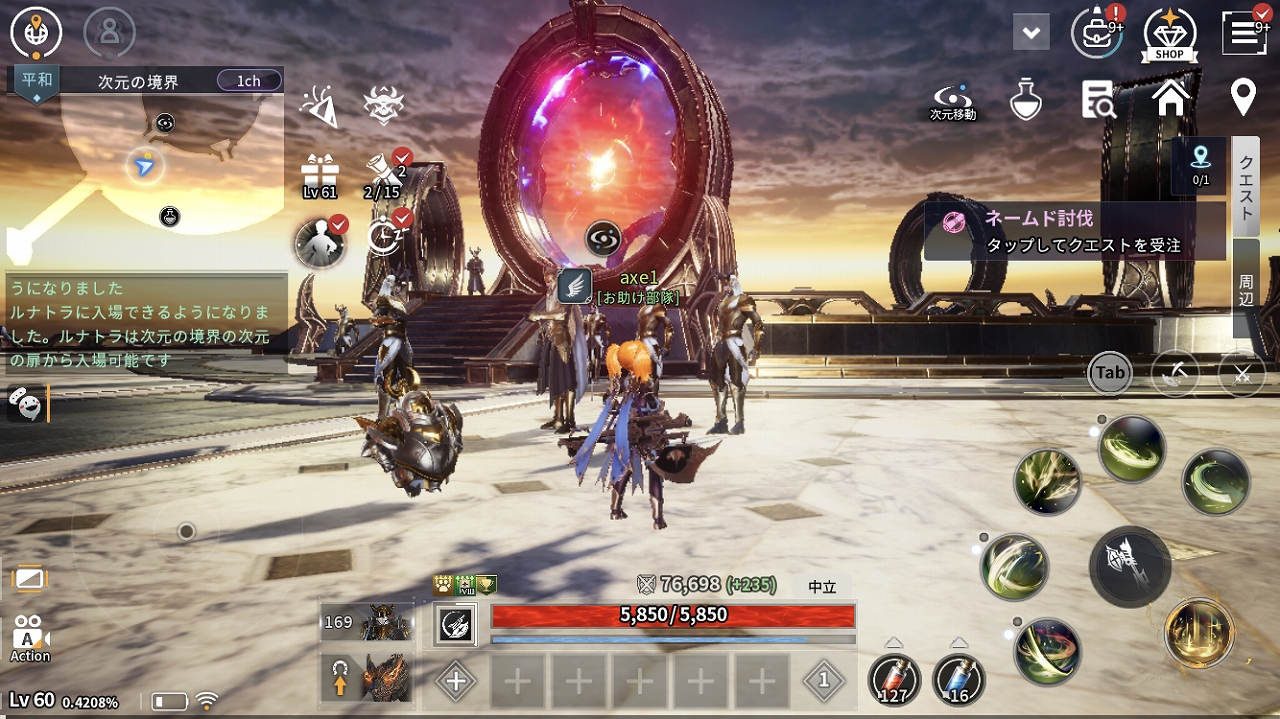1280x719 pixels.
Task: Use the red health potion
Action: (x=893, y=680)
